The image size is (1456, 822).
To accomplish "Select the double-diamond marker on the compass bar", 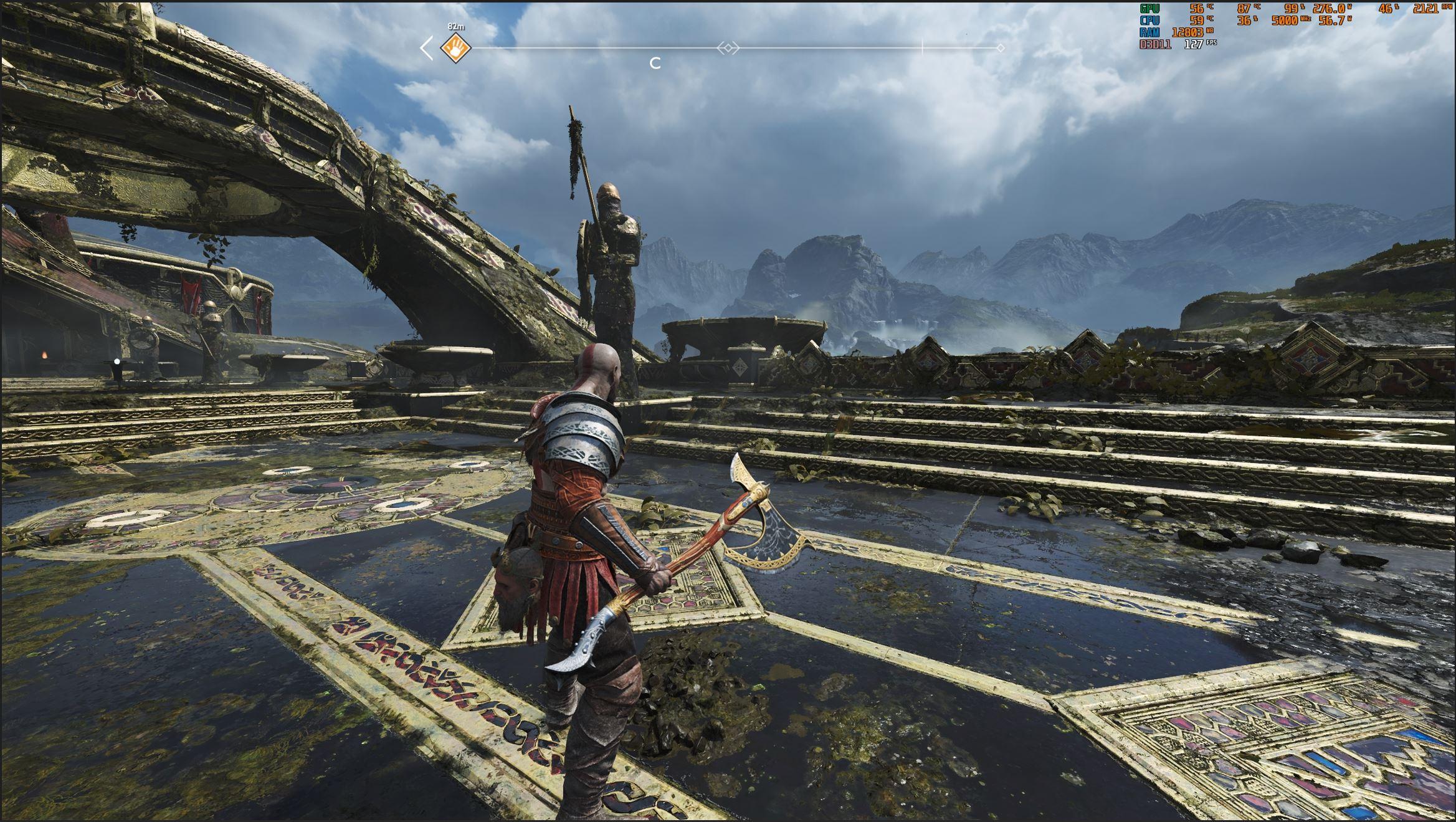I will coord(728,48).
